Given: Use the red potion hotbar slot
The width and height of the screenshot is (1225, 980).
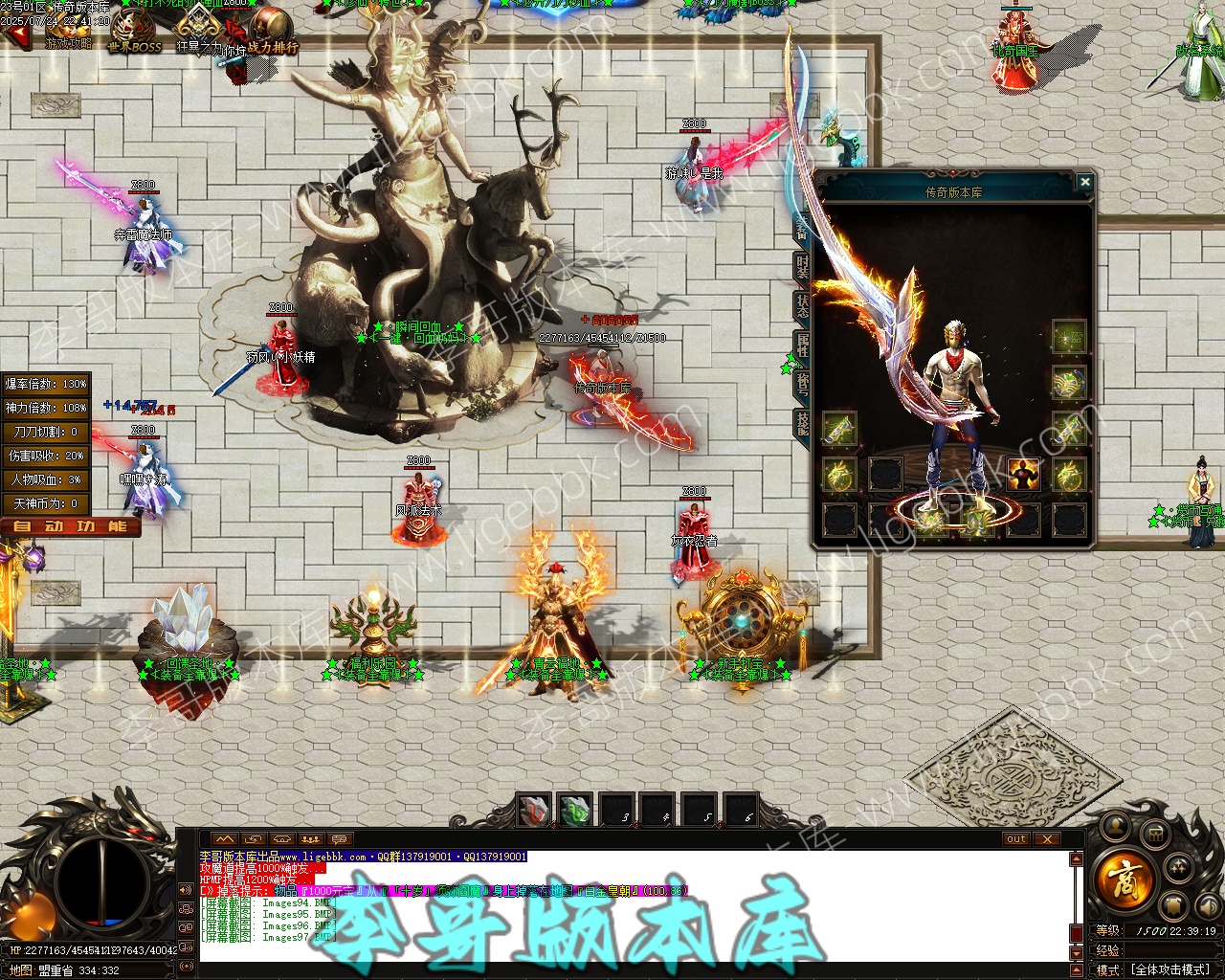Looking at the screenshot, I should (534, 811).
